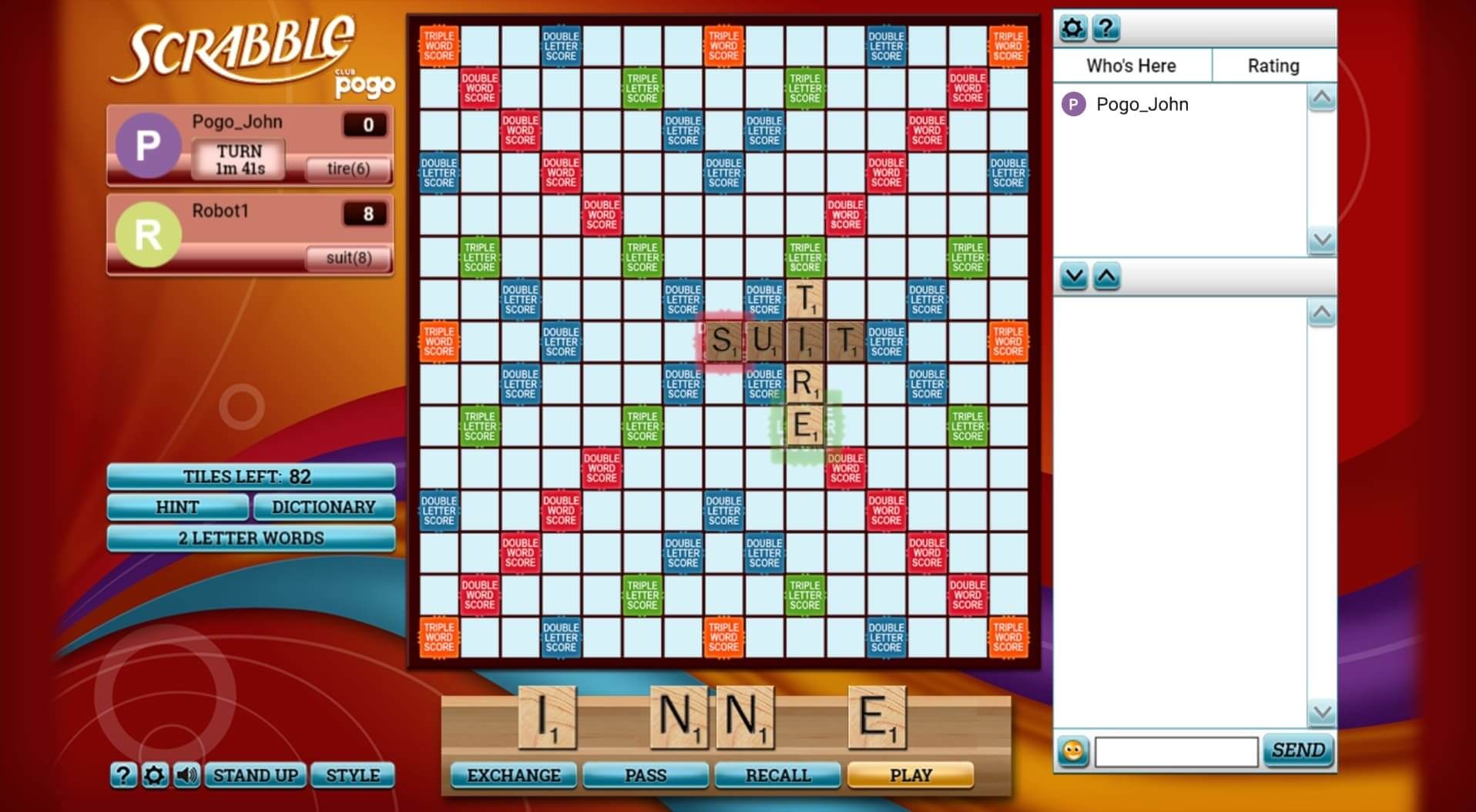The image size is (1476, 812).
Task: View the 2 LETTER WORDS list
Action: (x=251, y=538)
